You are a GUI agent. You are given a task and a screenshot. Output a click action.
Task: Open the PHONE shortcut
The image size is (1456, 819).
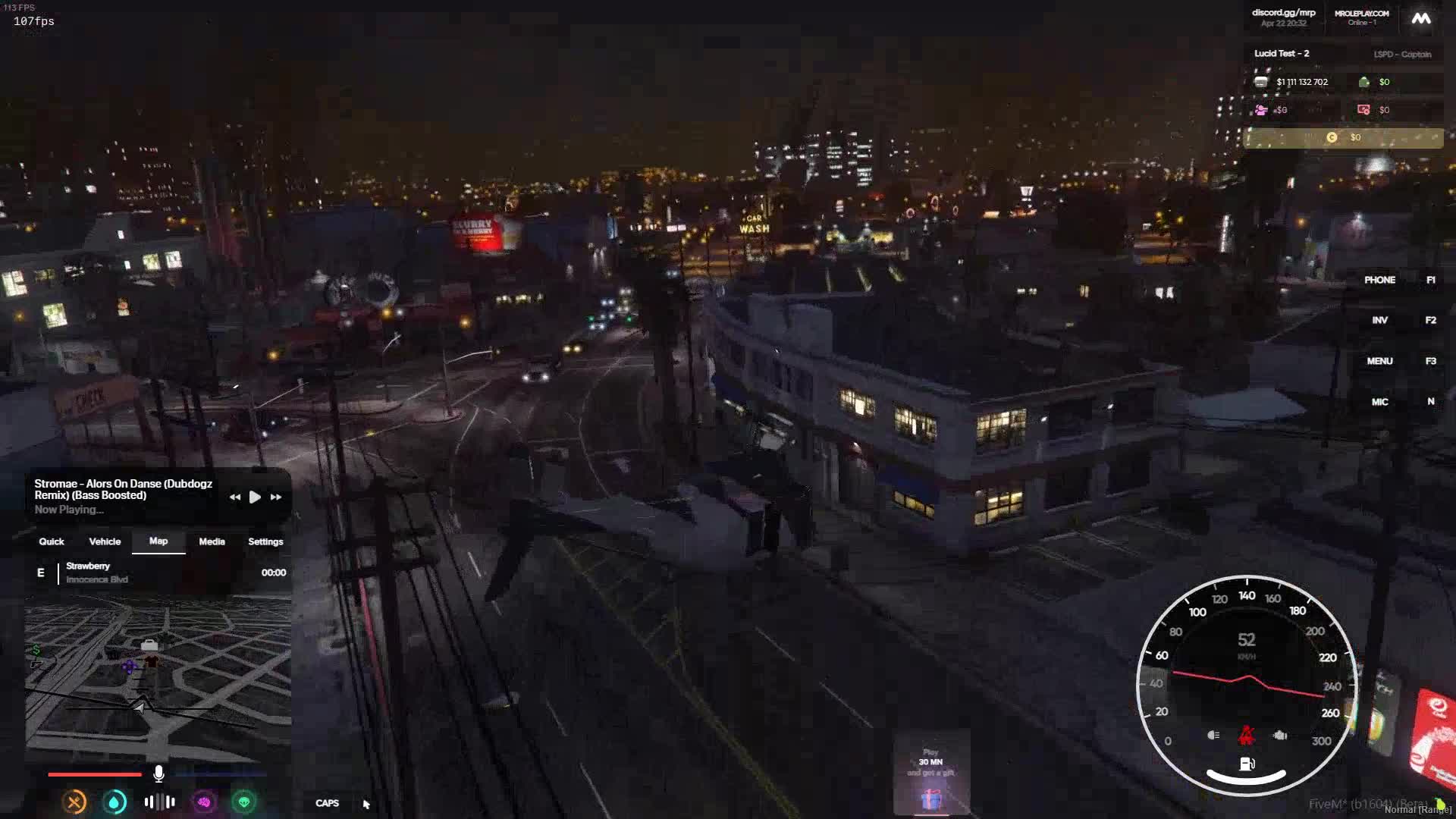1379,280
